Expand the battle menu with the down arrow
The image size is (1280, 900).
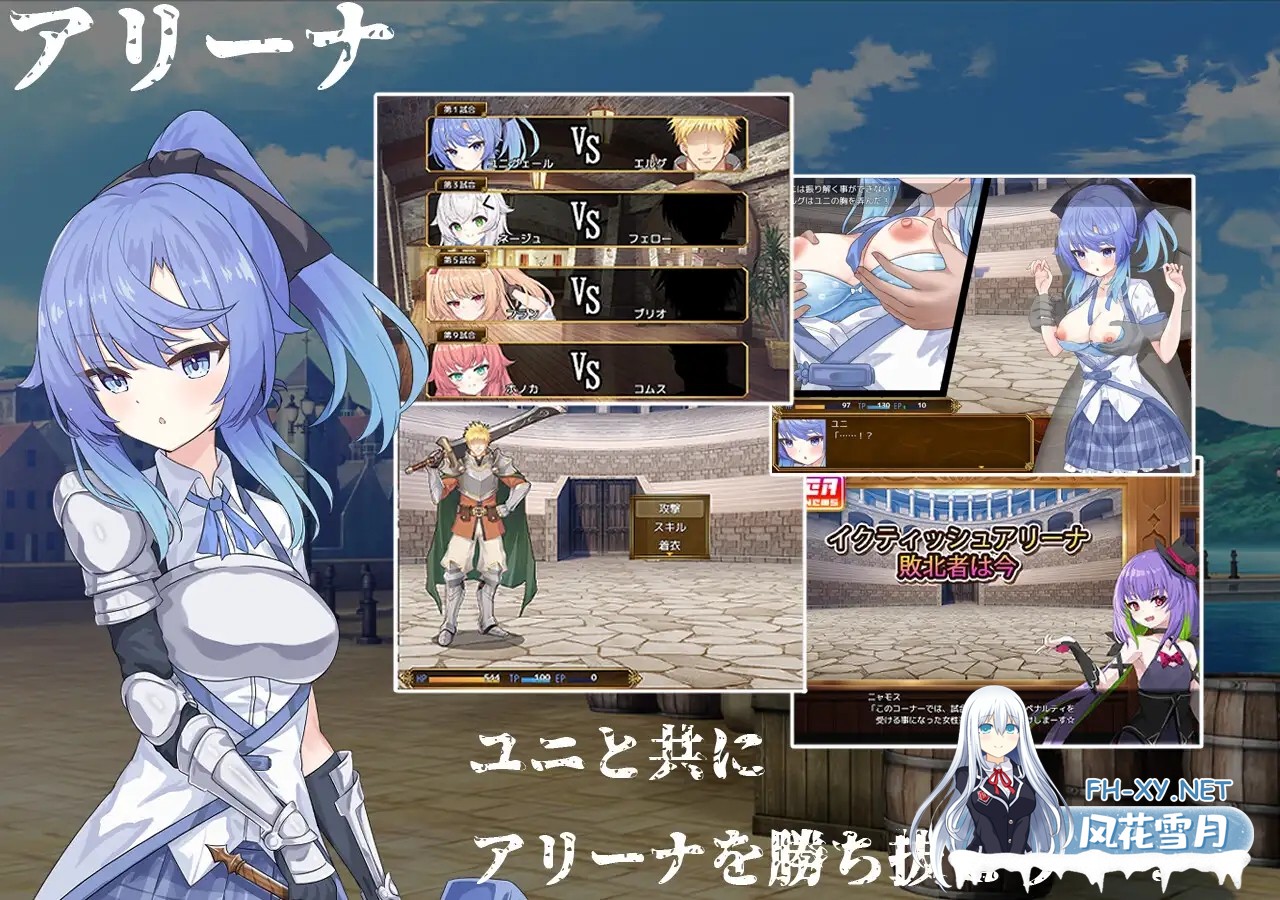point(669,555)
